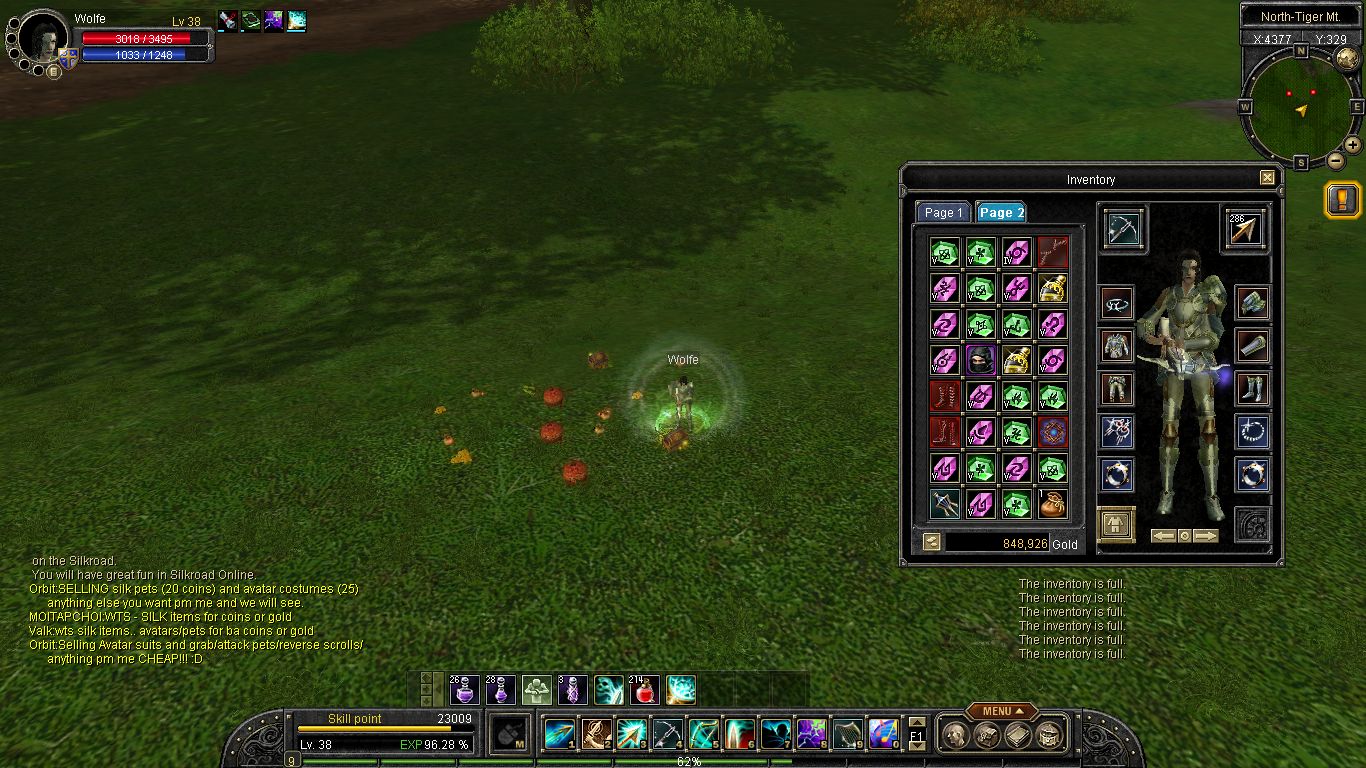The width and height of the screenshot is (1366, 768).
Task: Select the equipped arrows slot showing 286
Action: coord(1244,229)
